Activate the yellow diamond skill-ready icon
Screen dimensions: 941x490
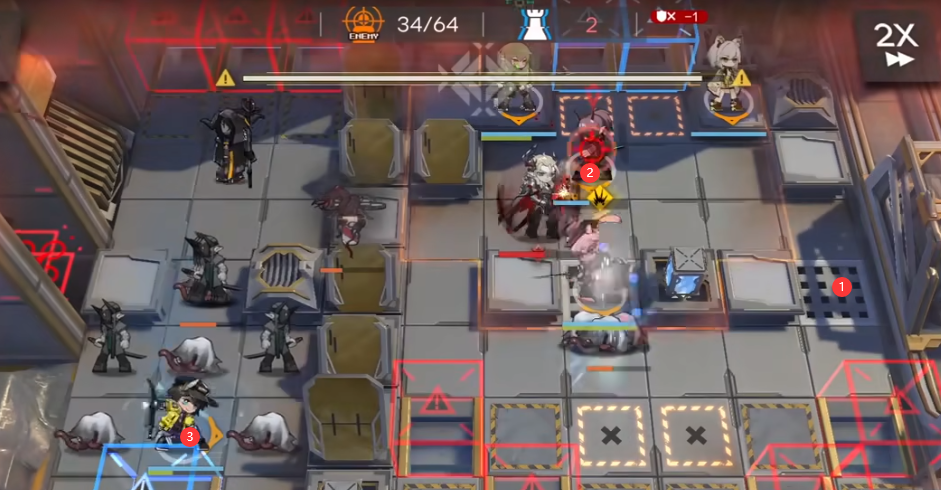pos(600,197)
